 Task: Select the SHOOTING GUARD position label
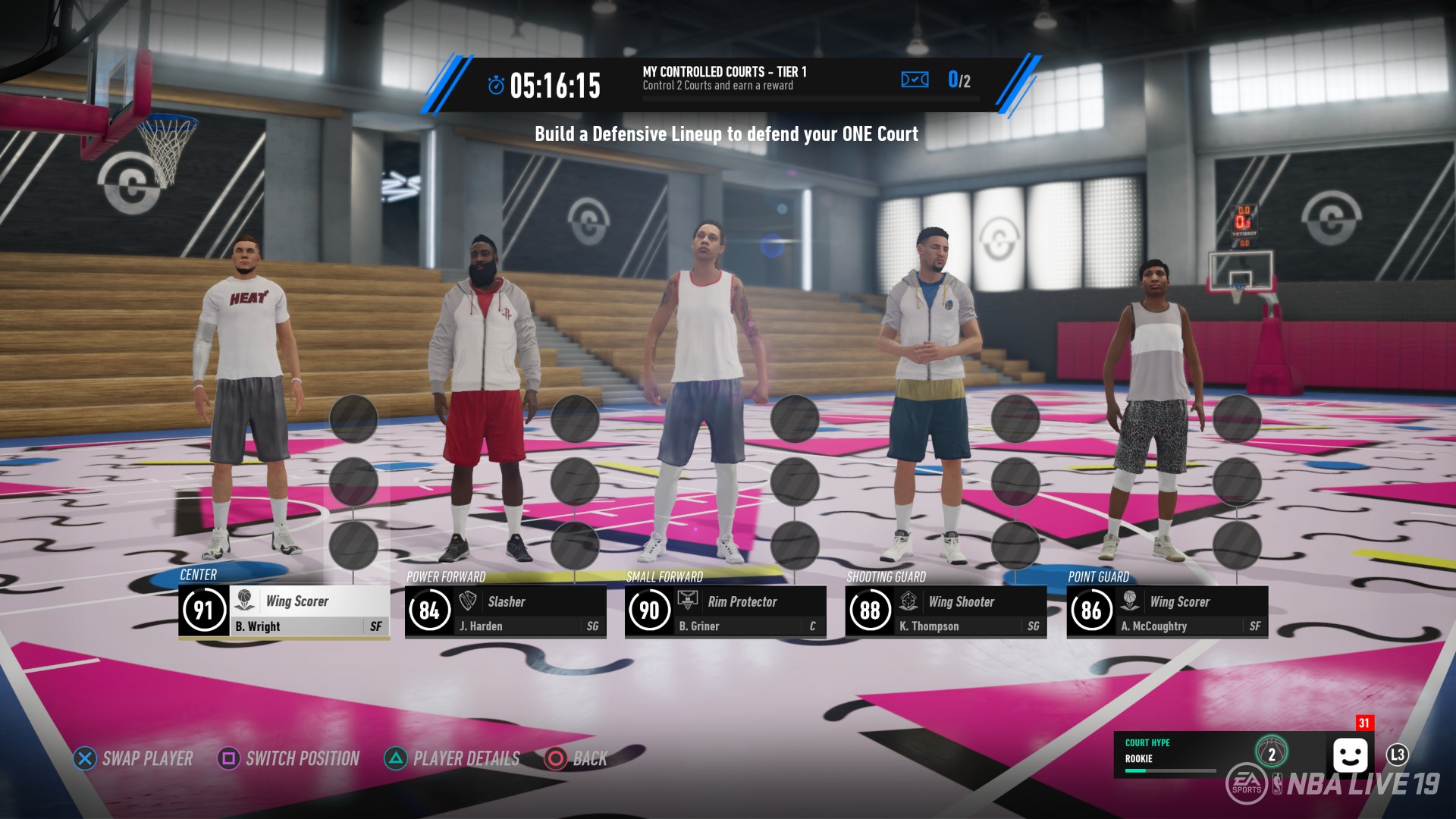coord(886,577)
